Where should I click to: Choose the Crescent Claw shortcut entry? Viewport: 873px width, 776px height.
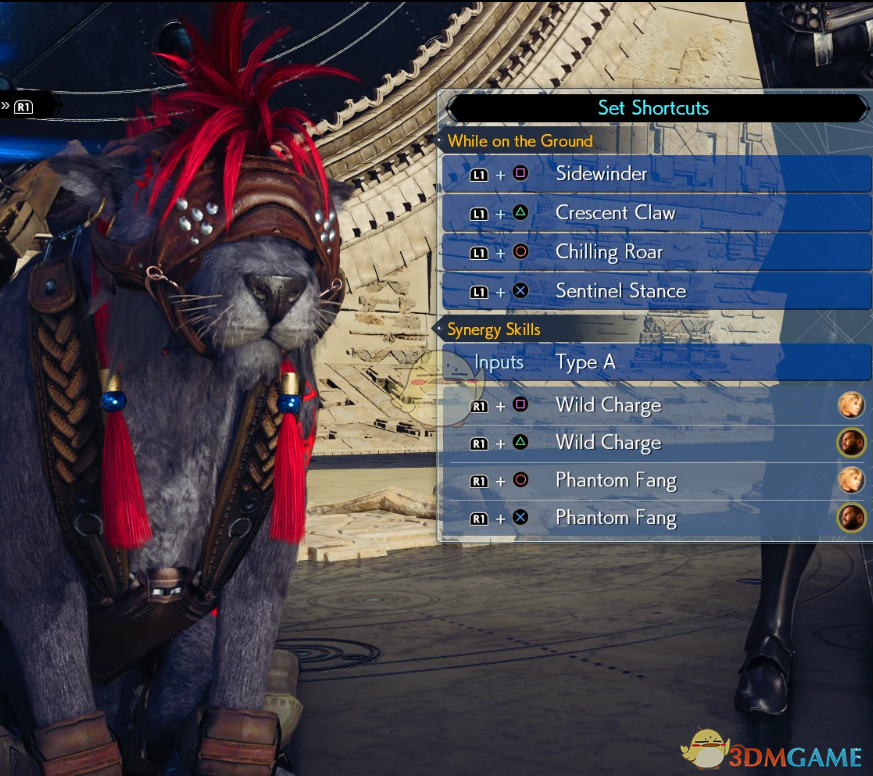pyautogui.click(x=656, y=213)
